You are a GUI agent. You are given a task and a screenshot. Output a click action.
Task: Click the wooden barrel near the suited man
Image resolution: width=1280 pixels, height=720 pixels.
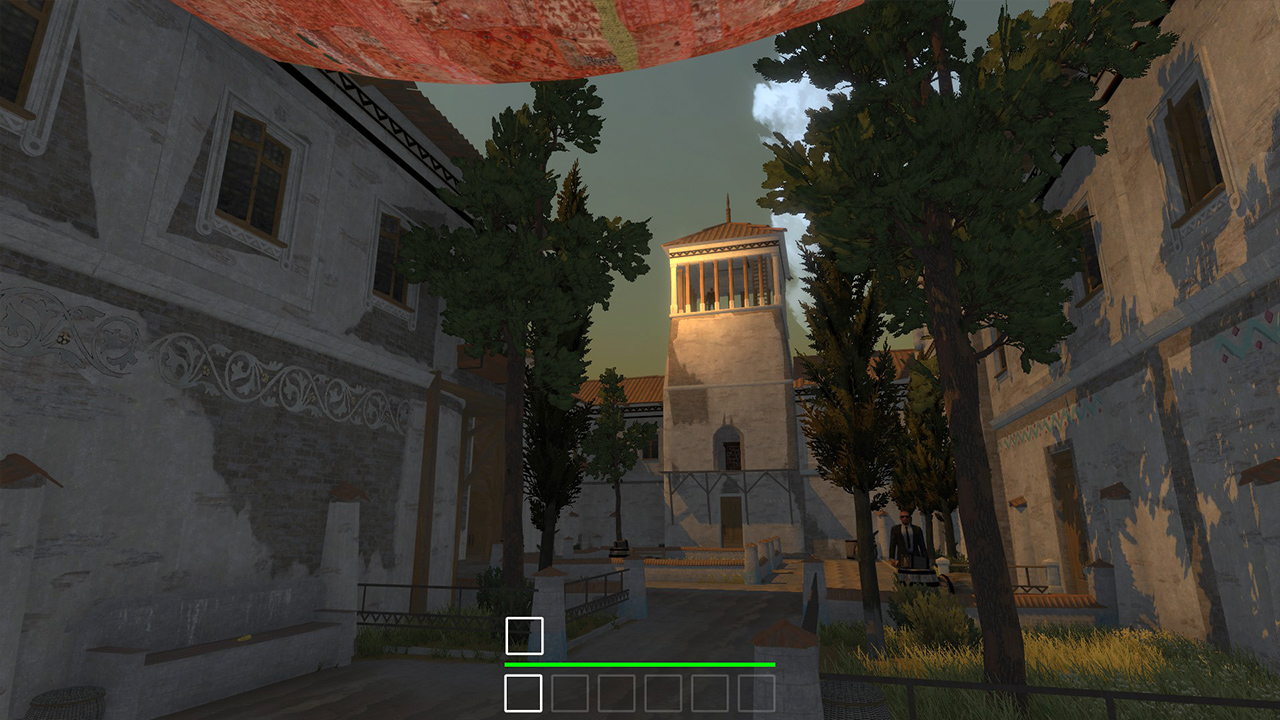tap(917, 575)
